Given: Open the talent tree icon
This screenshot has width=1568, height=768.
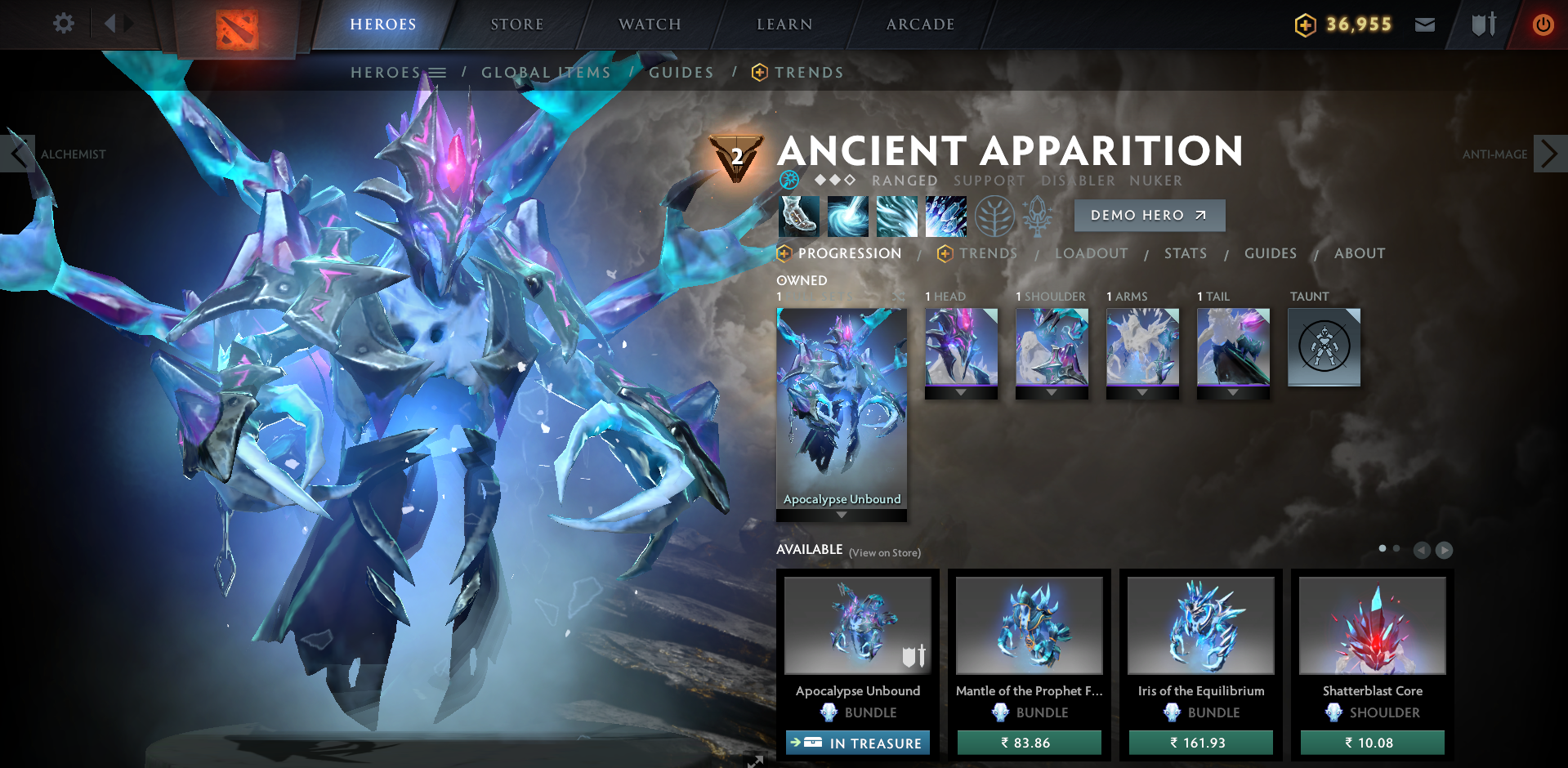Looking at the screenshot, I should (994, 215).
